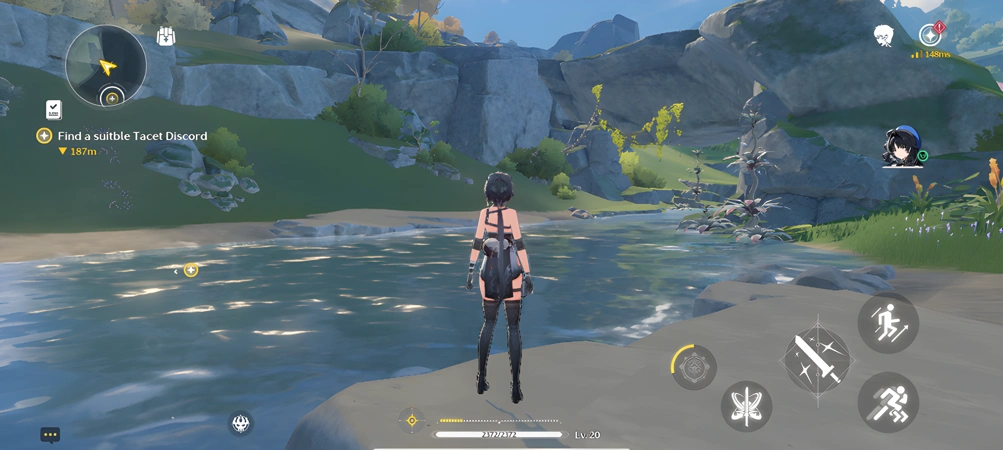
Task: Open the quest log checklist icon
Action: click(53, 110)
